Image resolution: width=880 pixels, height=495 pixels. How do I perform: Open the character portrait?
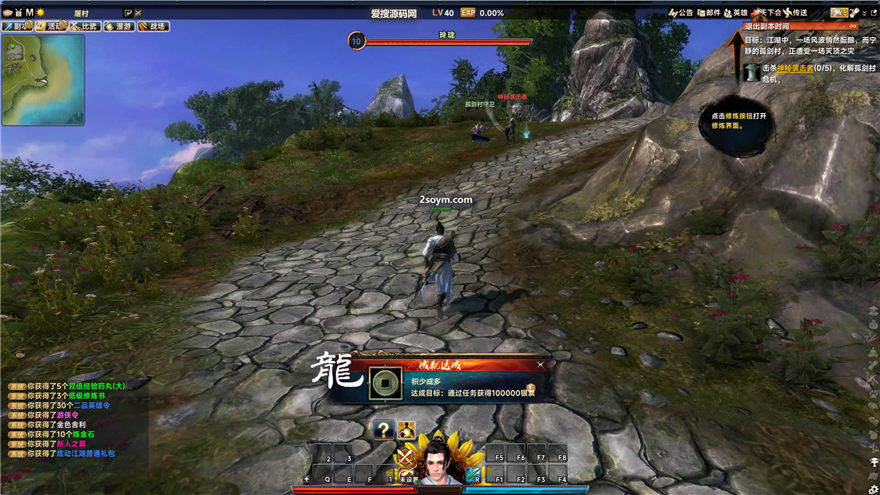(438, 465)
